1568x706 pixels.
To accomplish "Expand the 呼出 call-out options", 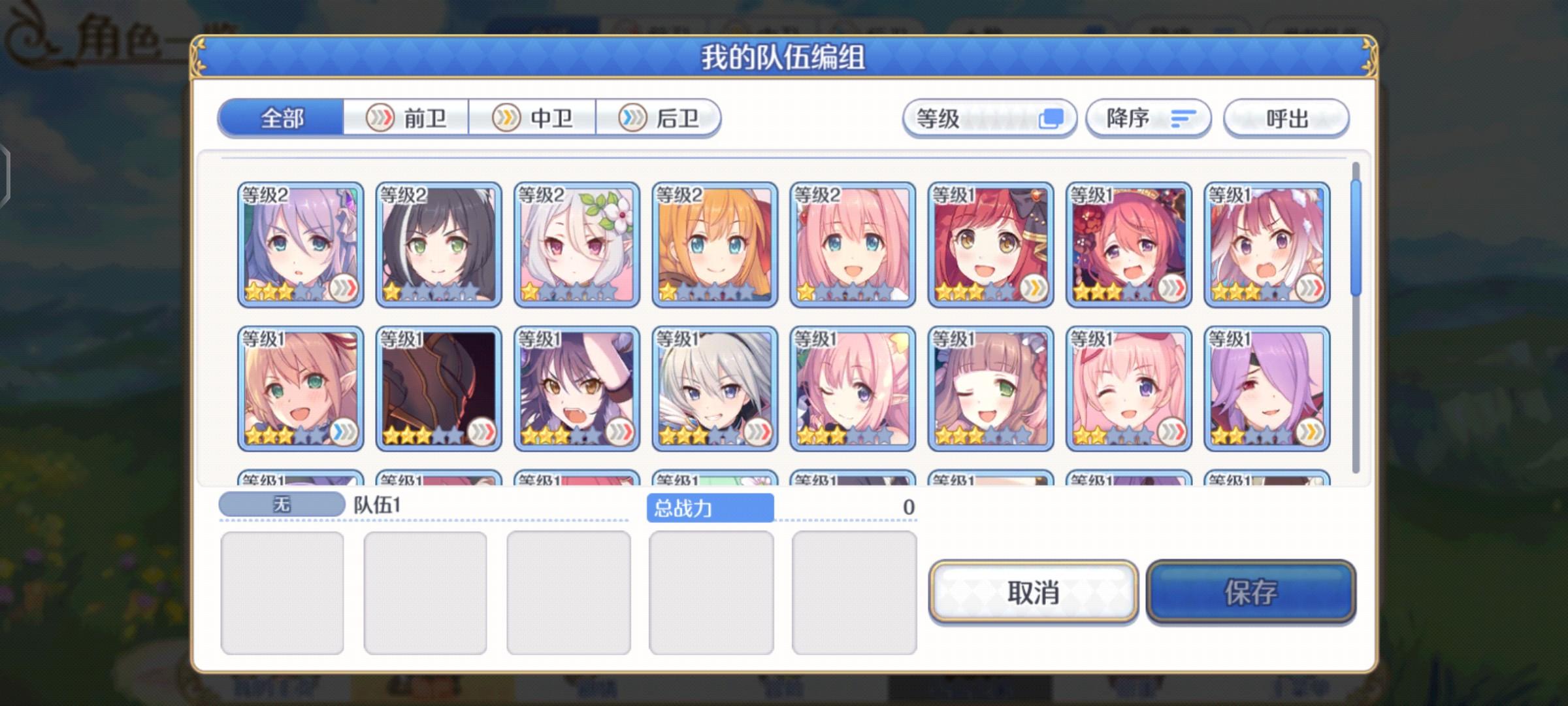I will pos(1286,118).
